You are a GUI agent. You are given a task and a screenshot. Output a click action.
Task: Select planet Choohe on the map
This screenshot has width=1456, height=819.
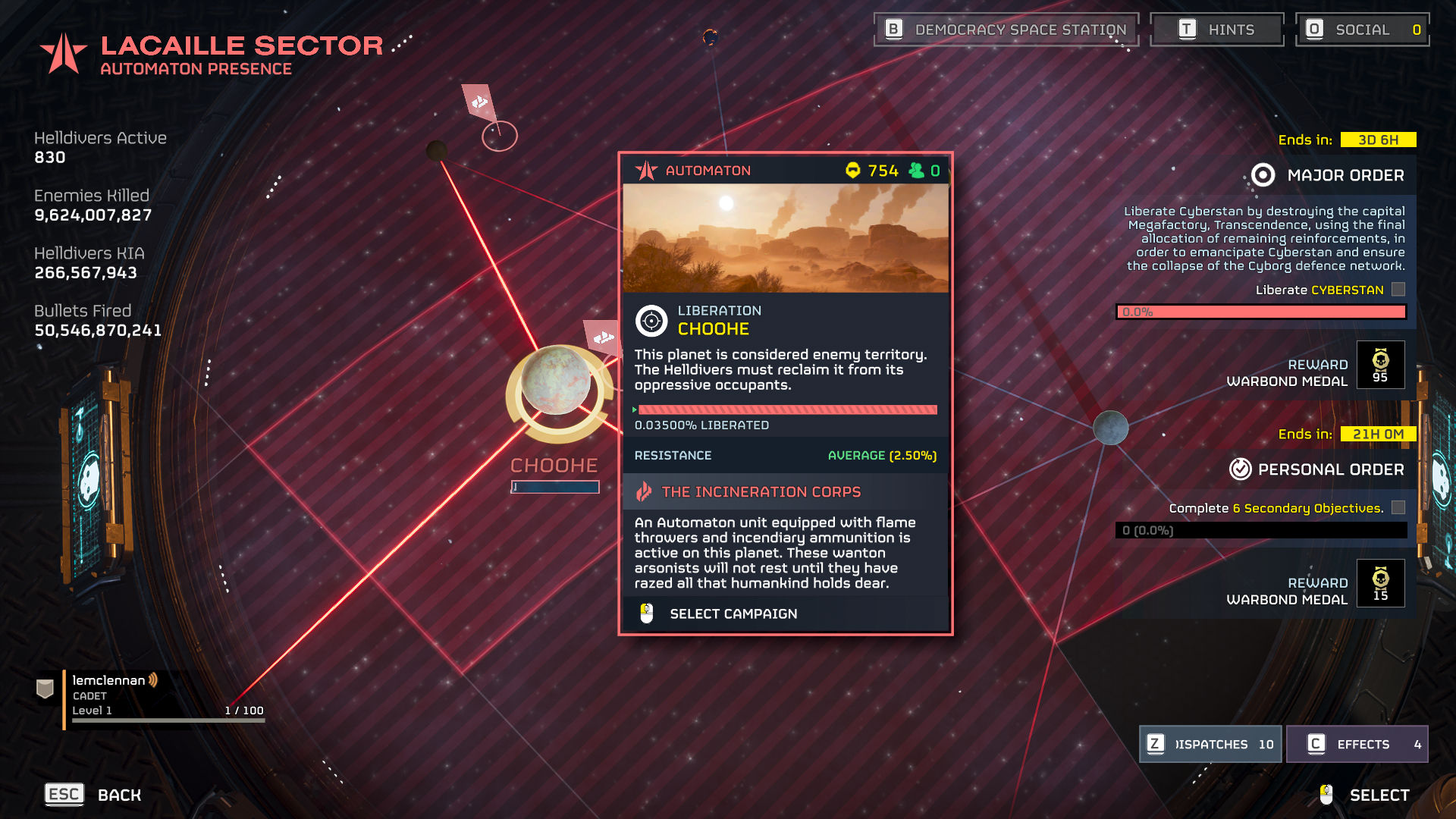(x=556, y=381)
